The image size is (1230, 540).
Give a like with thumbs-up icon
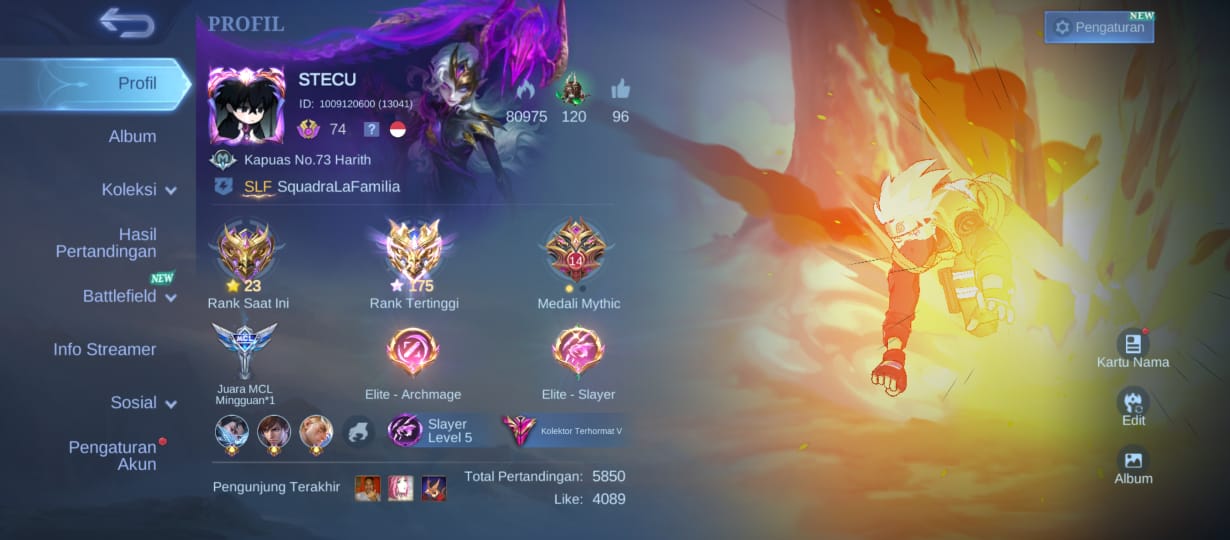click(x=620, y=90)
